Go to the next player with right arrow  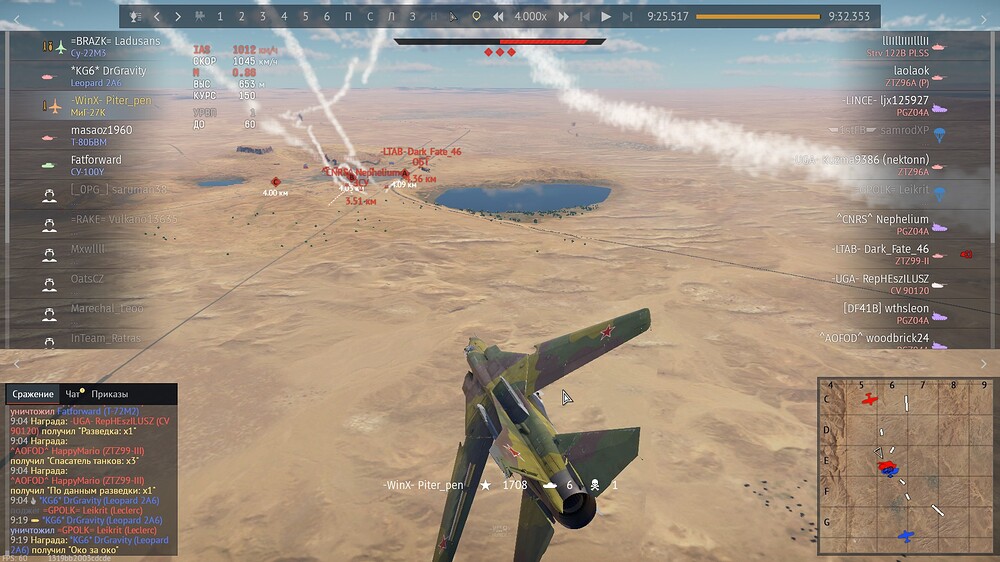pos(178,16)
